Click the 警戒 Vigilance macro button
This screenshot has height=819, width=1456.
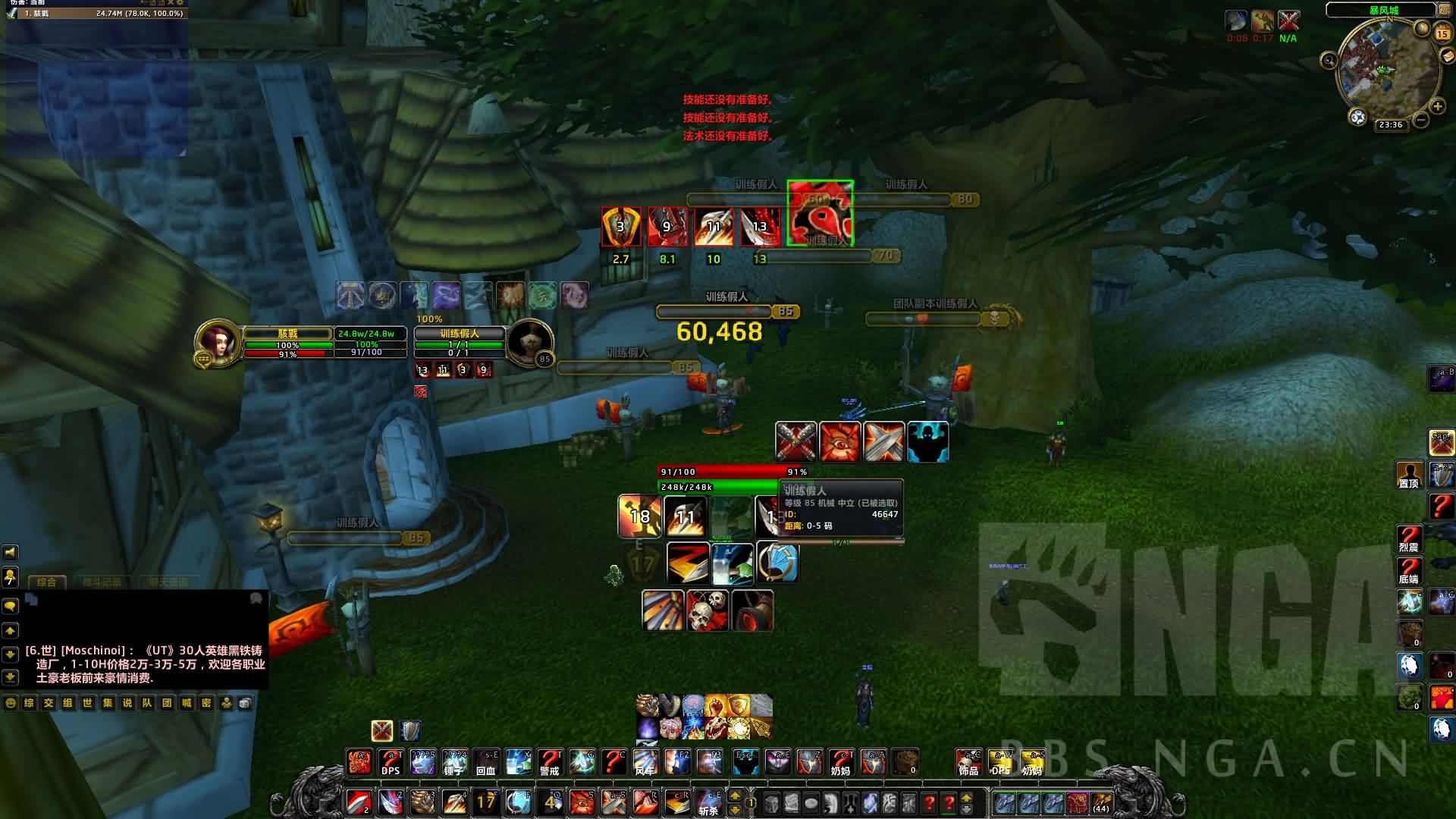tap(550, 761)
